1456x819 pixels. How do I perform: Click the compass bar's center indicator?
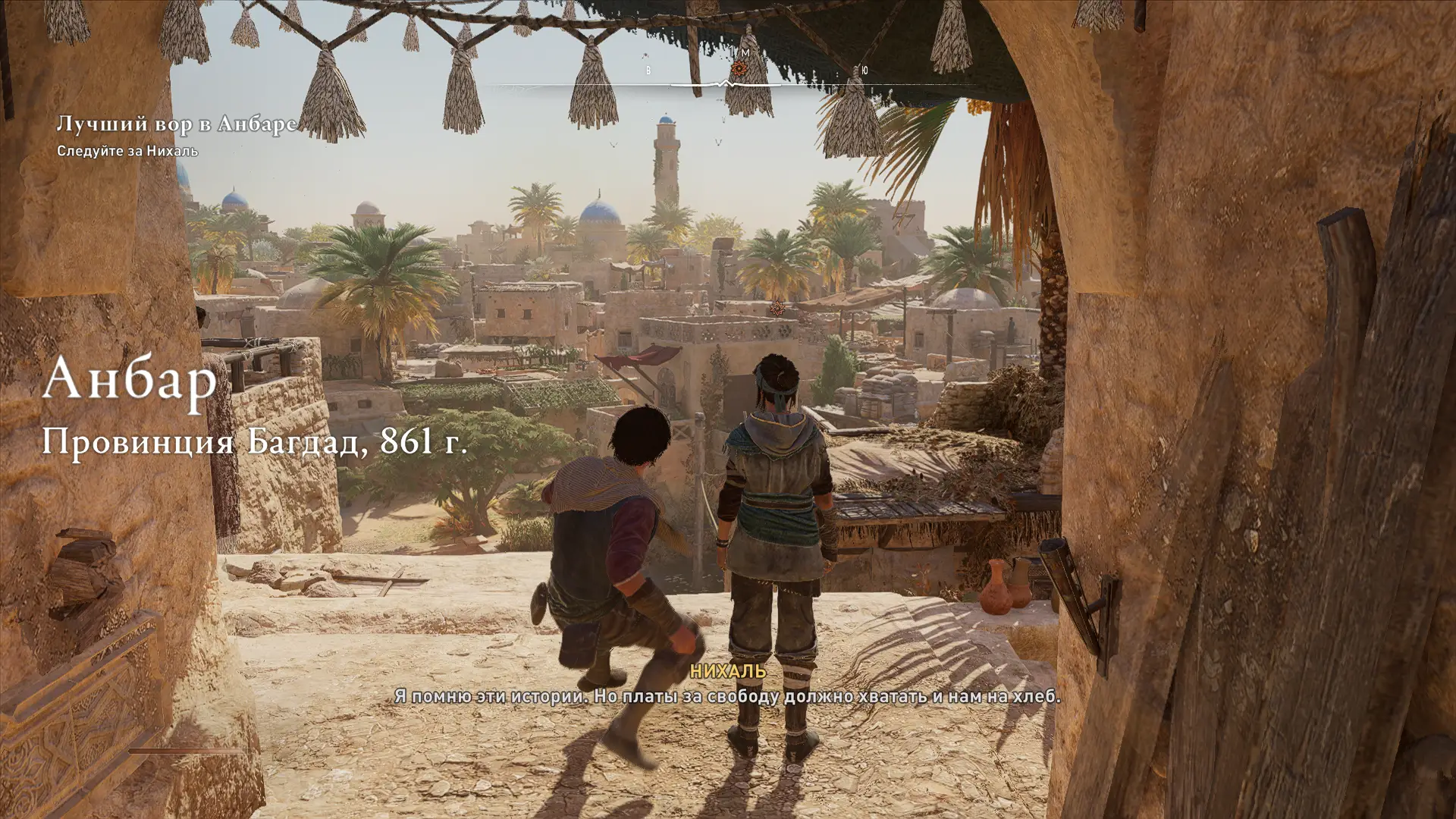coord(725,84)
